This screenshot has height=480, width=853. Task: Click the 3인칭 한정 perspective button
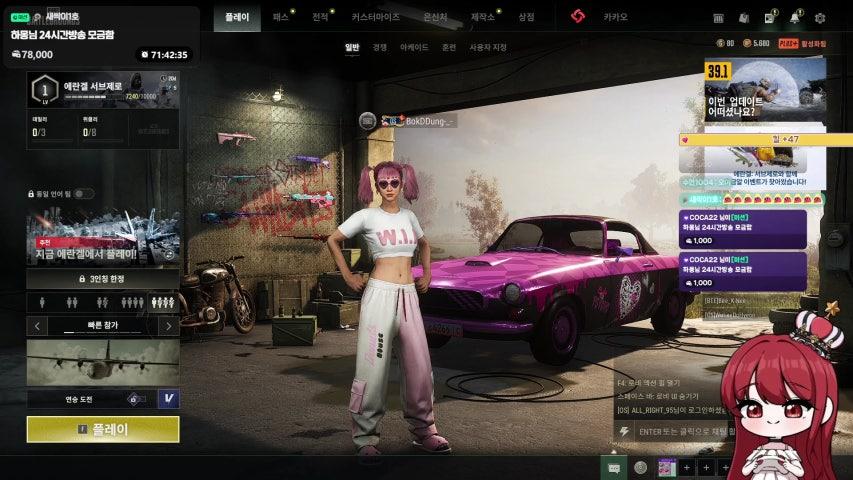[103, 279]
